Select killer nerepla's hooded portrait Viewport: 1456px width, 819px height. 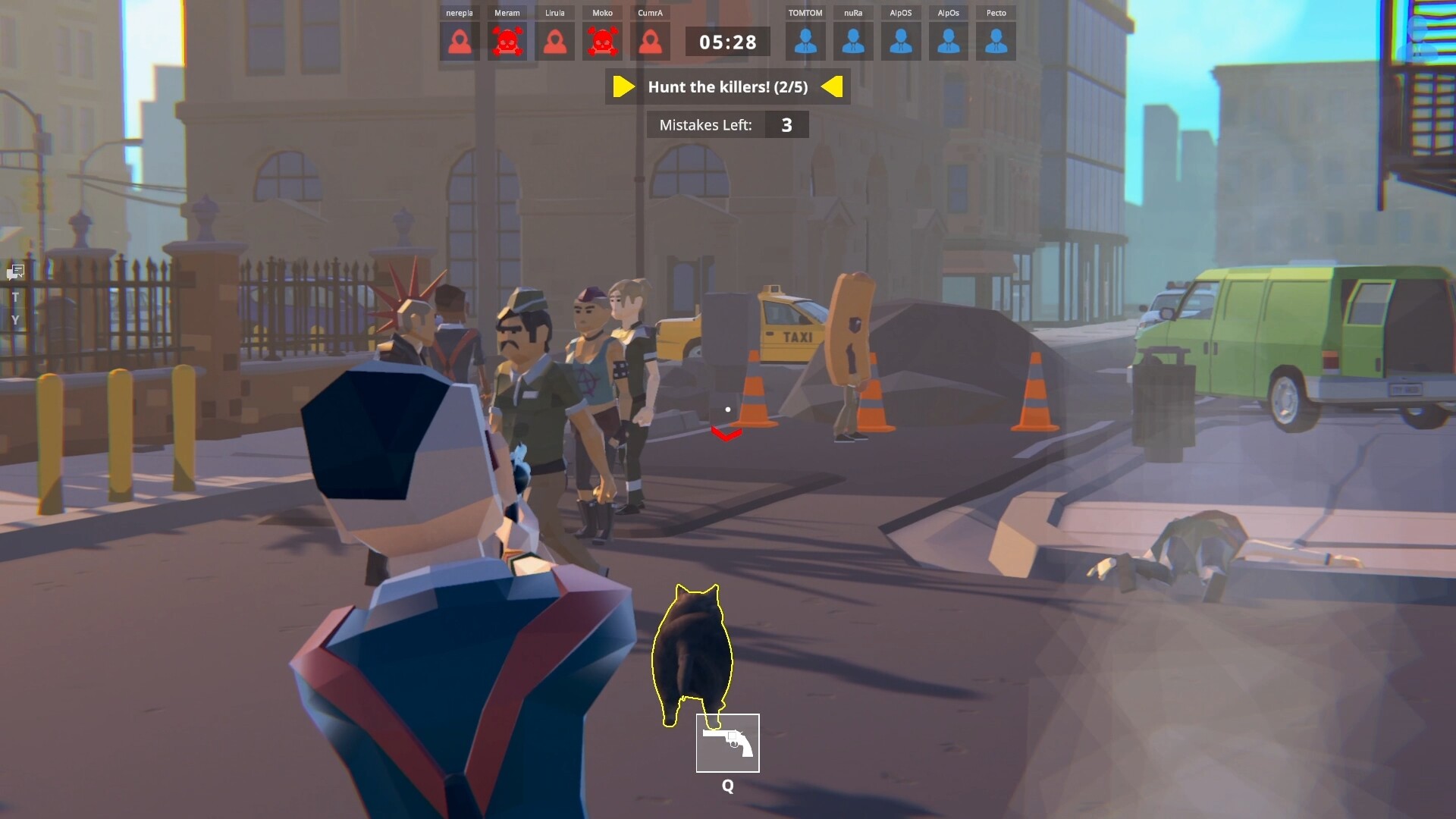(x=460, y=42)
